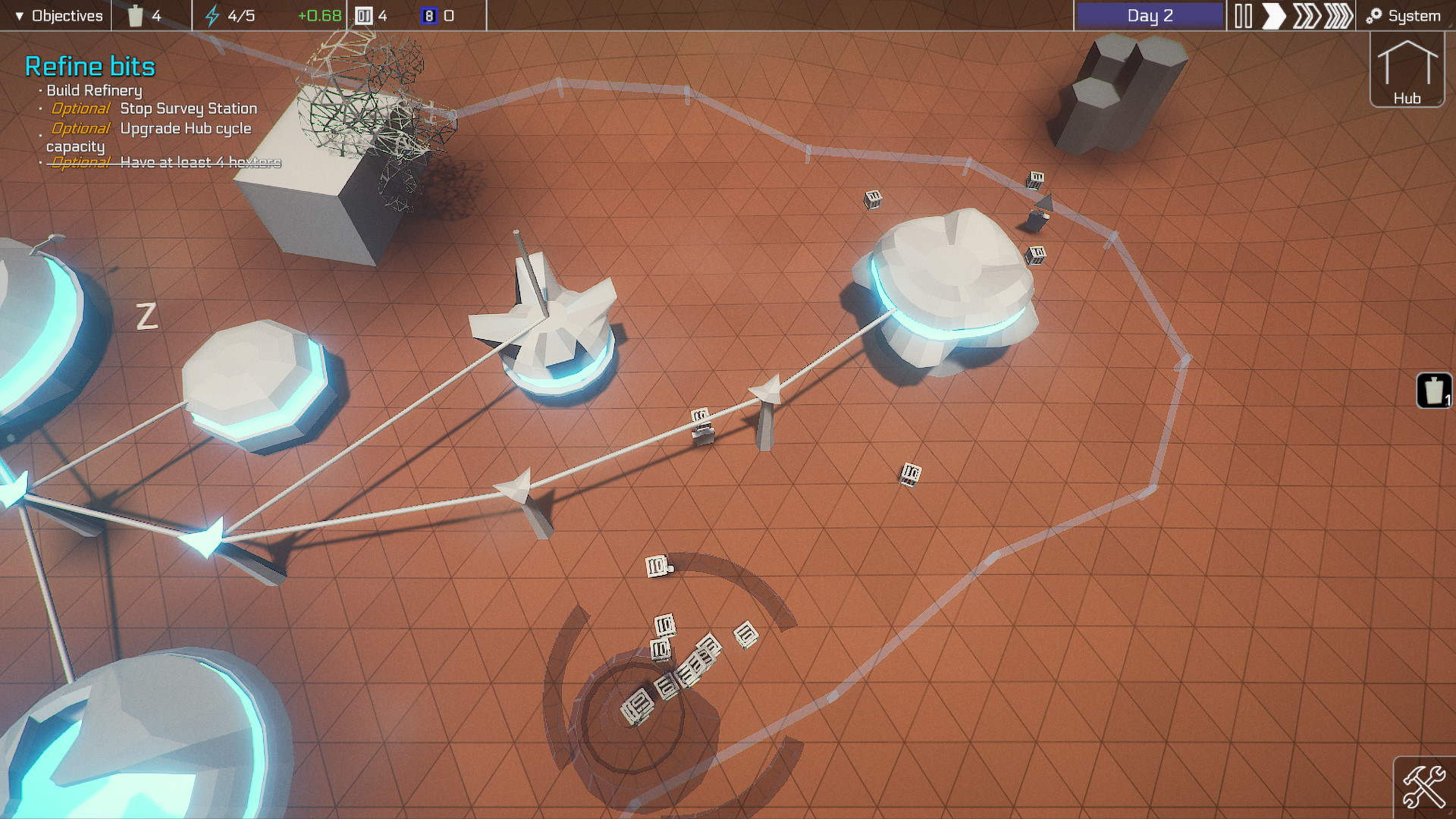
Task: Open the System settings via the gear icon
Action: tap(1376, 14)
